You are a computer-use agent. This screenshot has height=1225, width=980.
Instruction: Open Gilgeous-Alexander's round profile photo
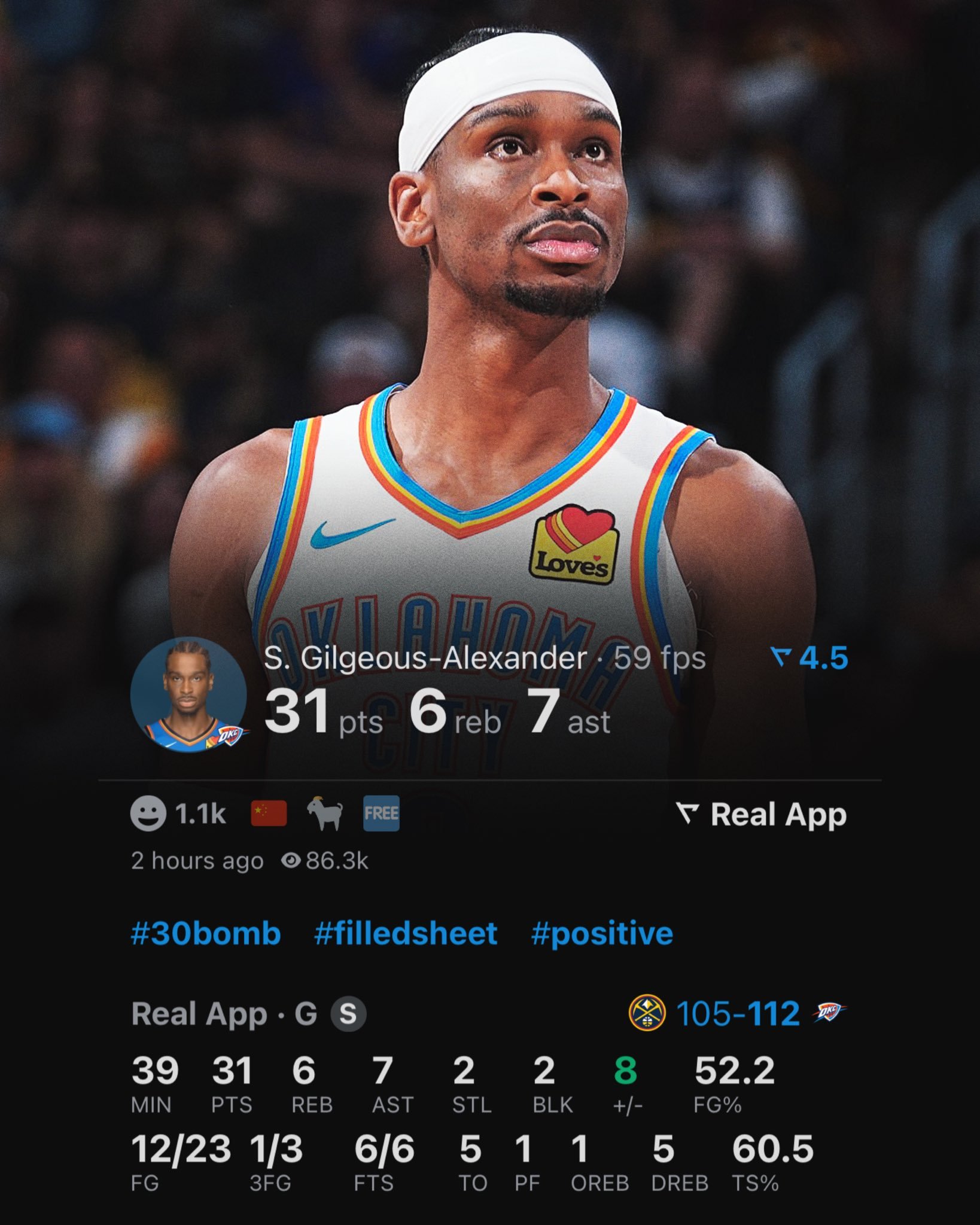point(188,695)
